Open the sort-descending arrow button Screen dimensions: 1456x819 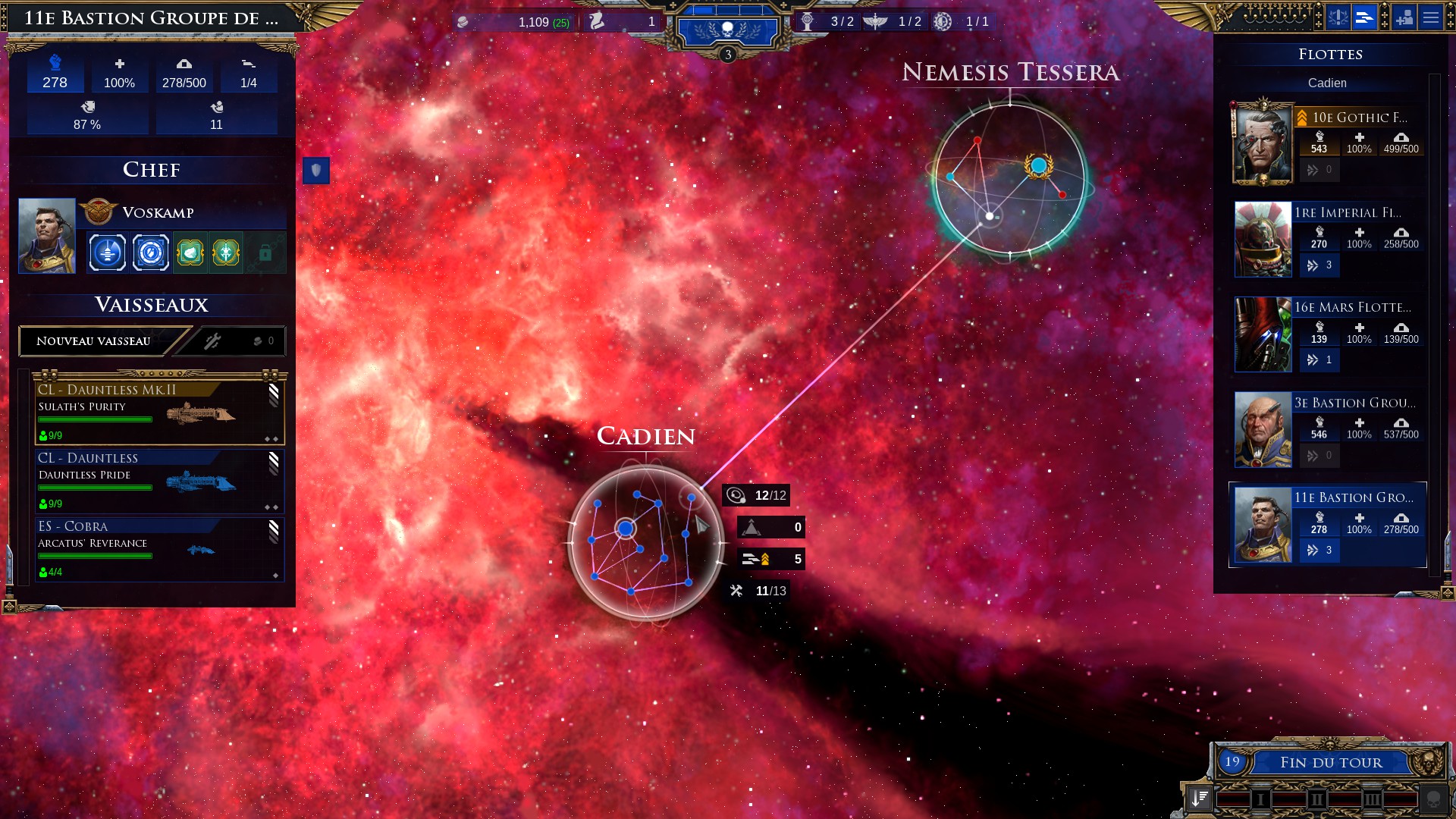click(1199, 798)
